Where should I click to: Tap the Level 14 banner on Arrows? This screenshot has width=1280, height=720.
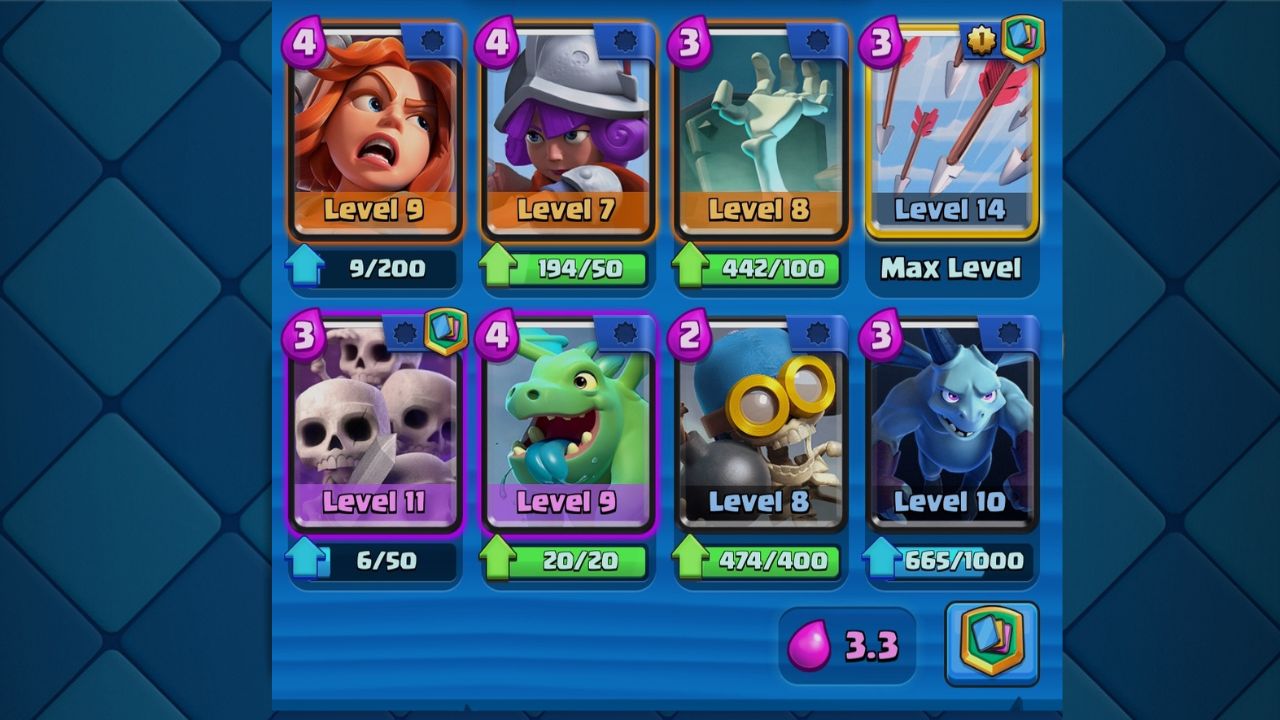(x=951, y=211)
